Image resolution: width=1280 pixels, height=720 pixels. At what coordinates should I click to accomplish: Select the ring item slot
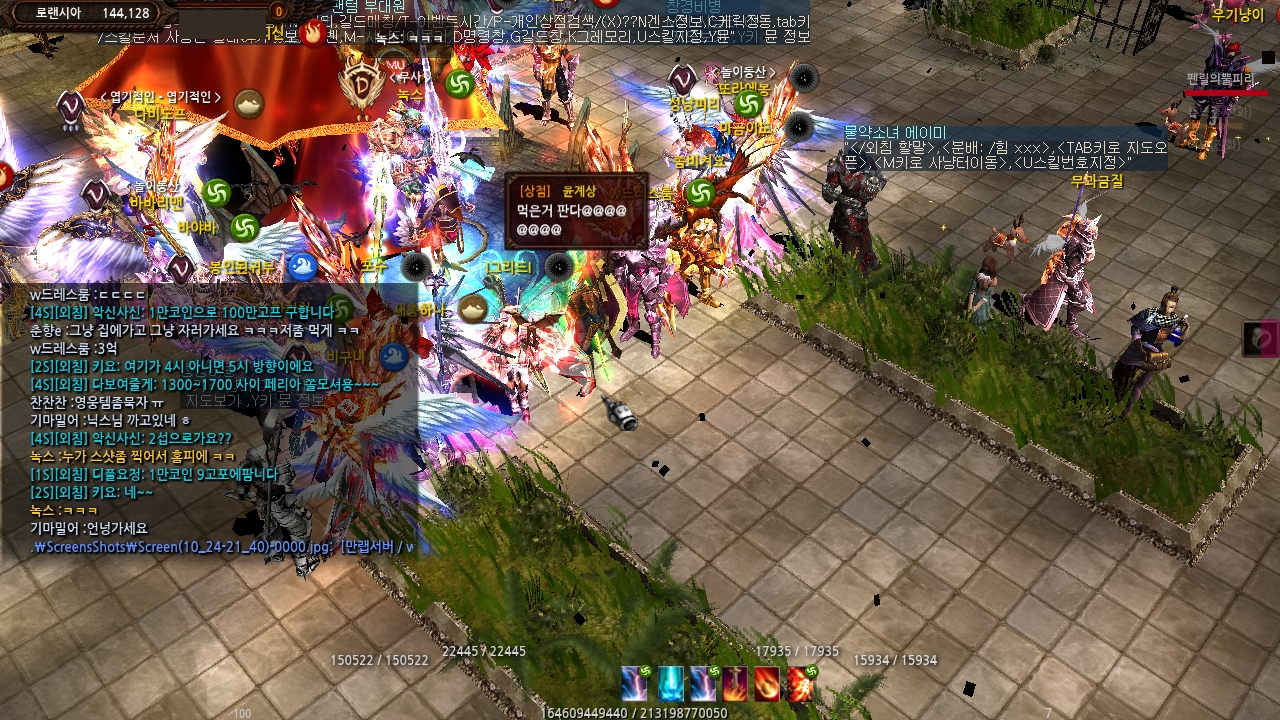point(1260,339)
